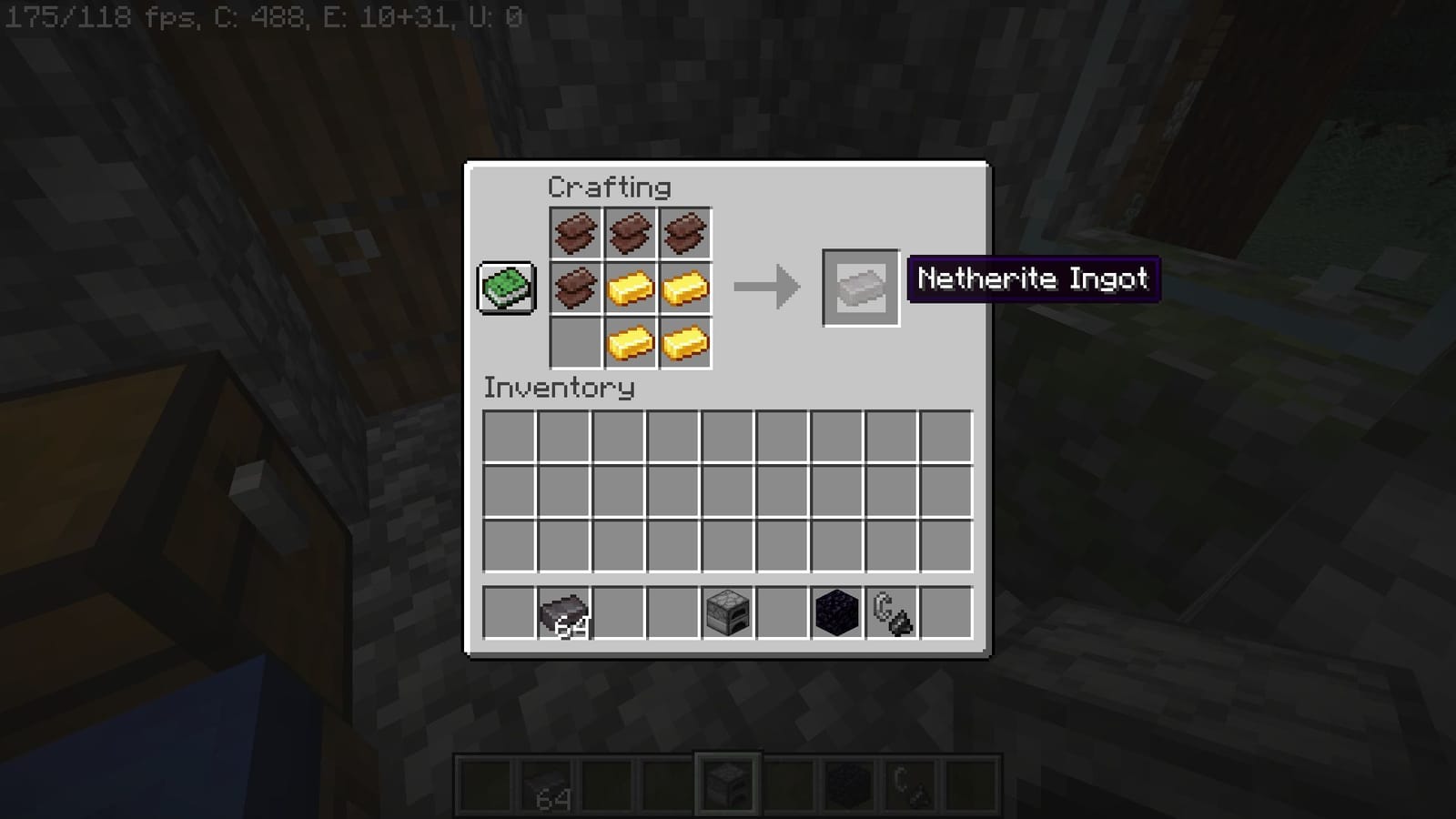Open the green recipe book
1456x819 pixels.
[506, 287]
